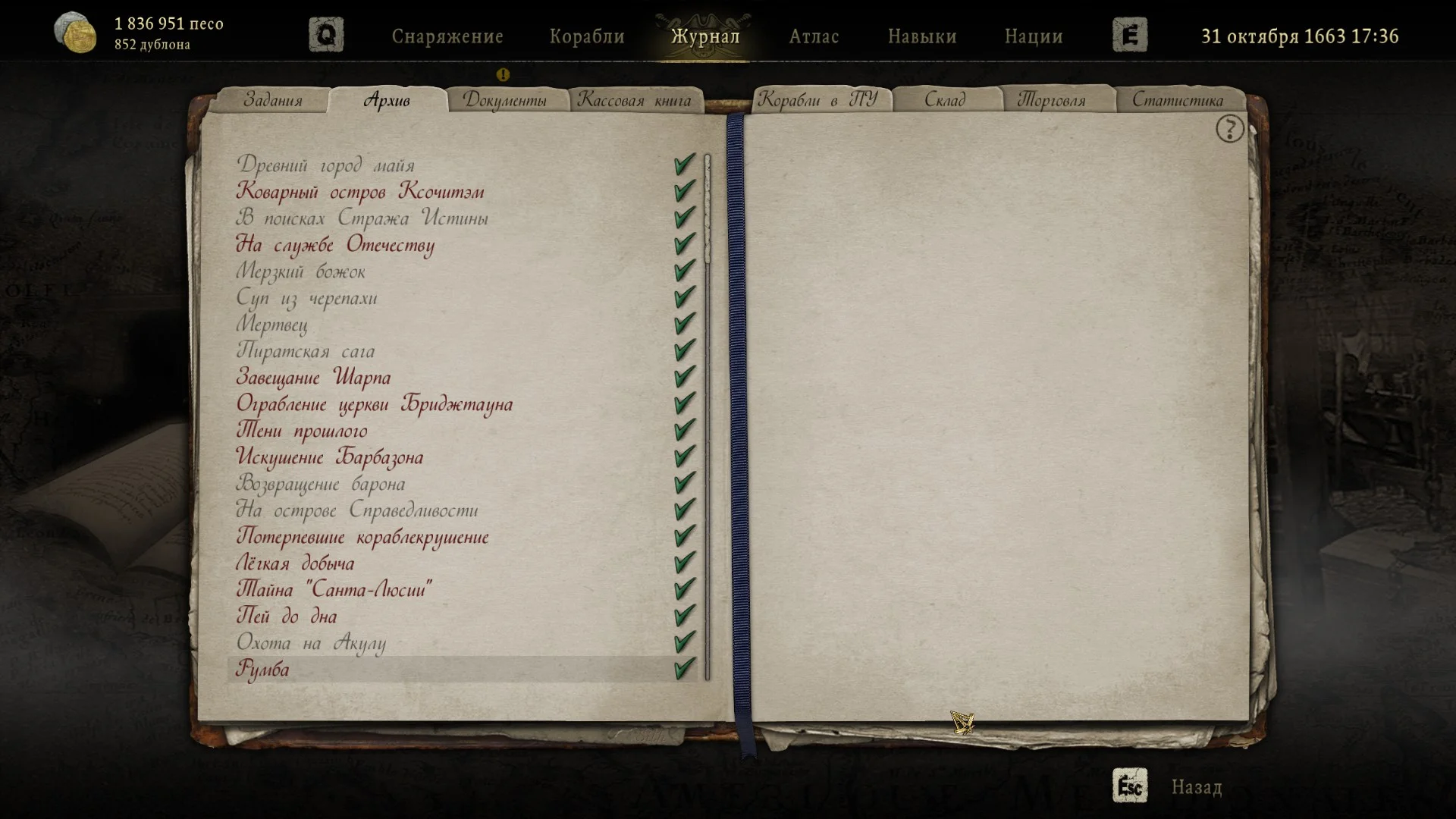Viewport: 1456px width, 819px height.
Task: Open the Нации section
Action: click(1034, 36)
